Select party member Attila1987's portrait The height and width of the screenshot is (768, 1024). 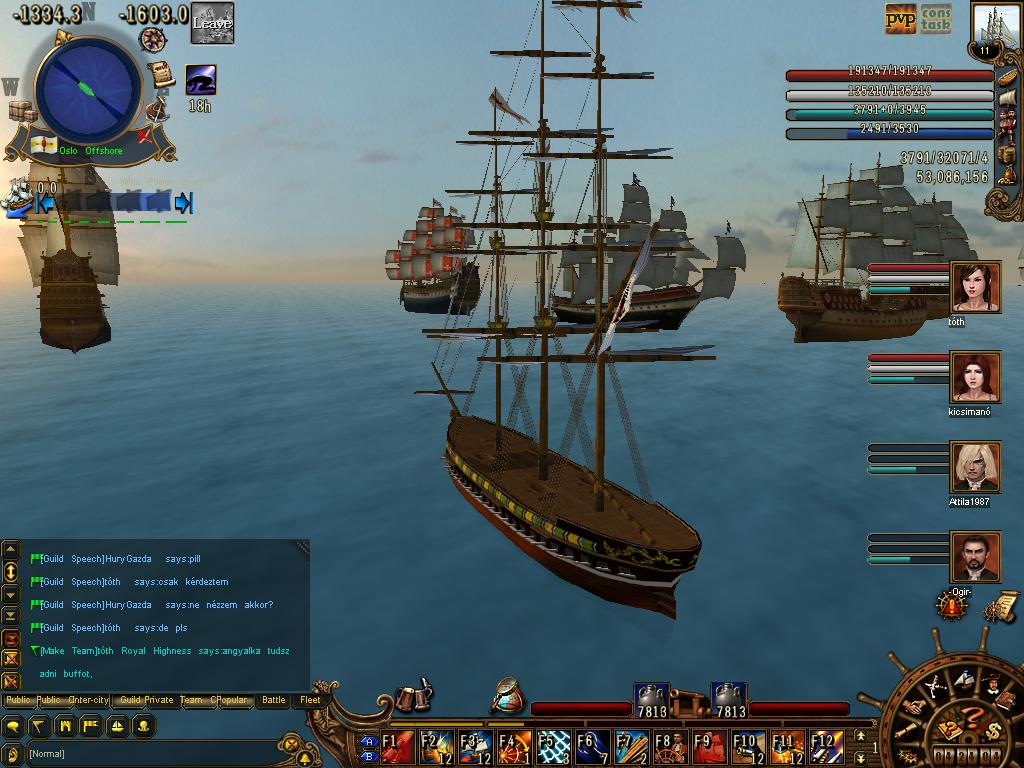tap(975, 468)
